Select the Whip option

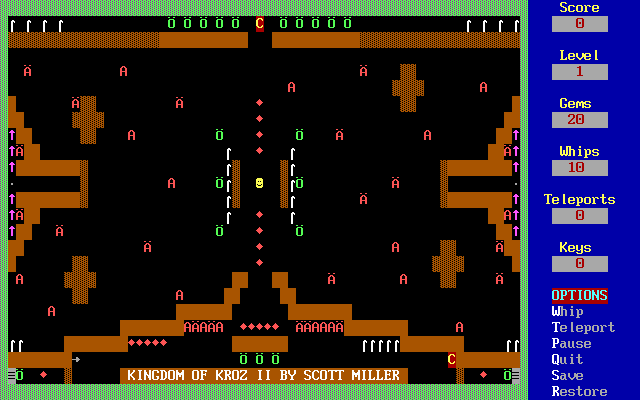[567, 311]
